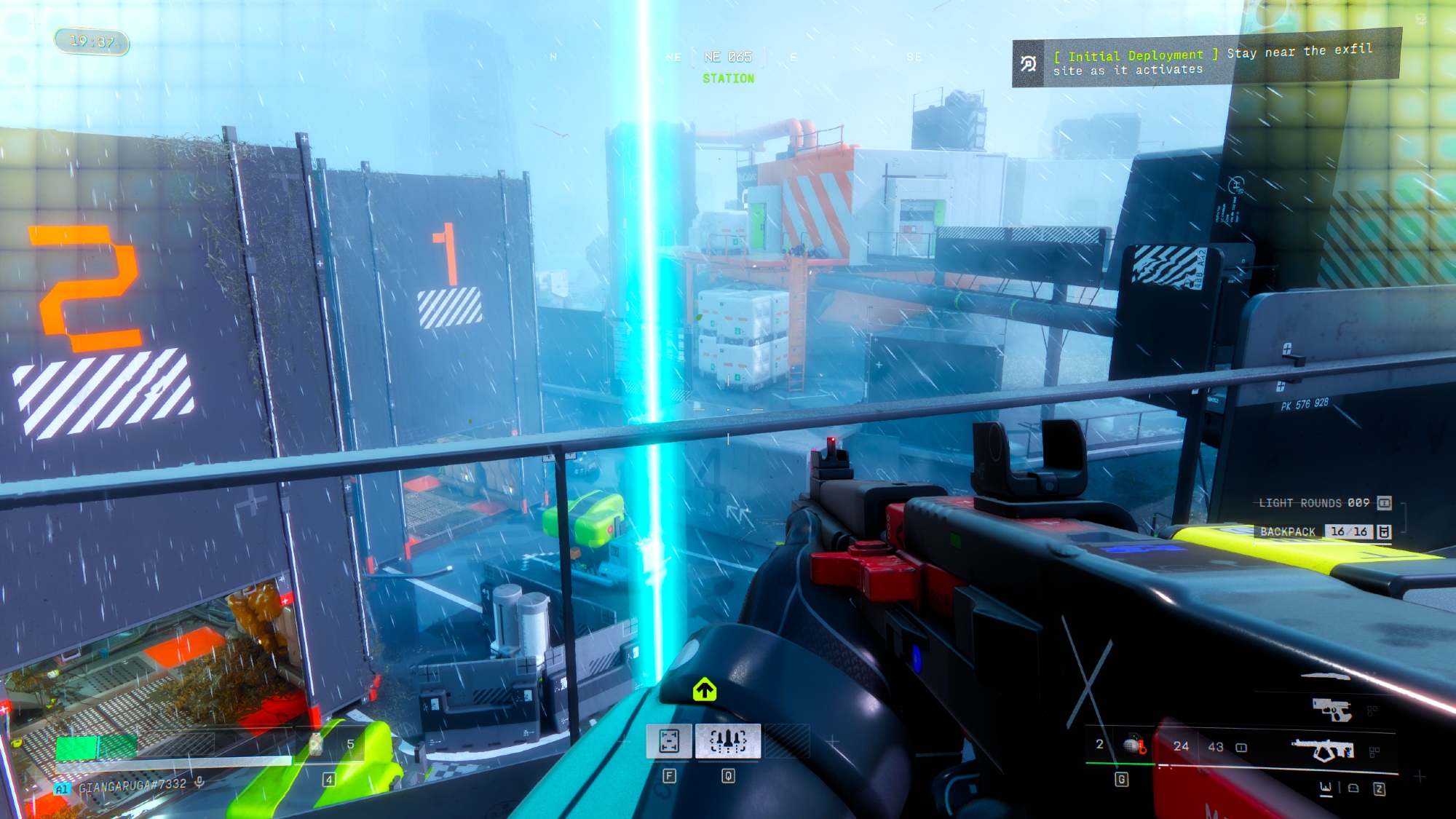Screen dimensions: 1456x819
Task: Toggle the microphone icon beside GIANGARUGA#7332
Action: coord(199,783)
